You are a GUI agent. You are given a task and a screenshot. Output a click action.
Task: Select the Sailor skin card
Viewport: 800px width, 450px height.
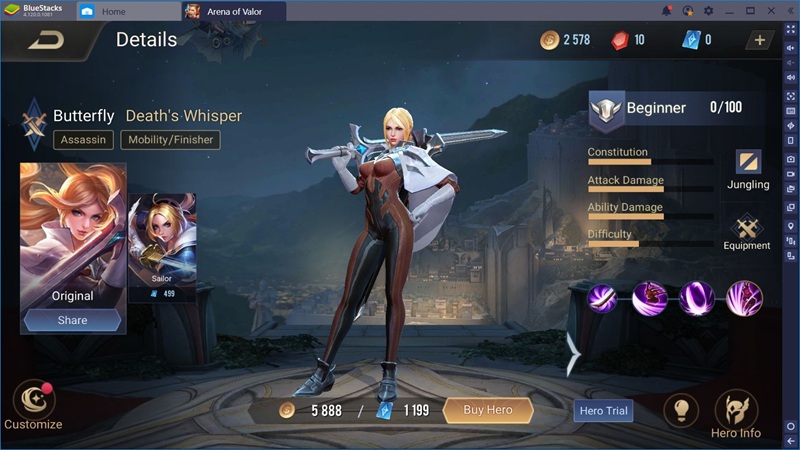pyautogui.click(x=162, y=245)
